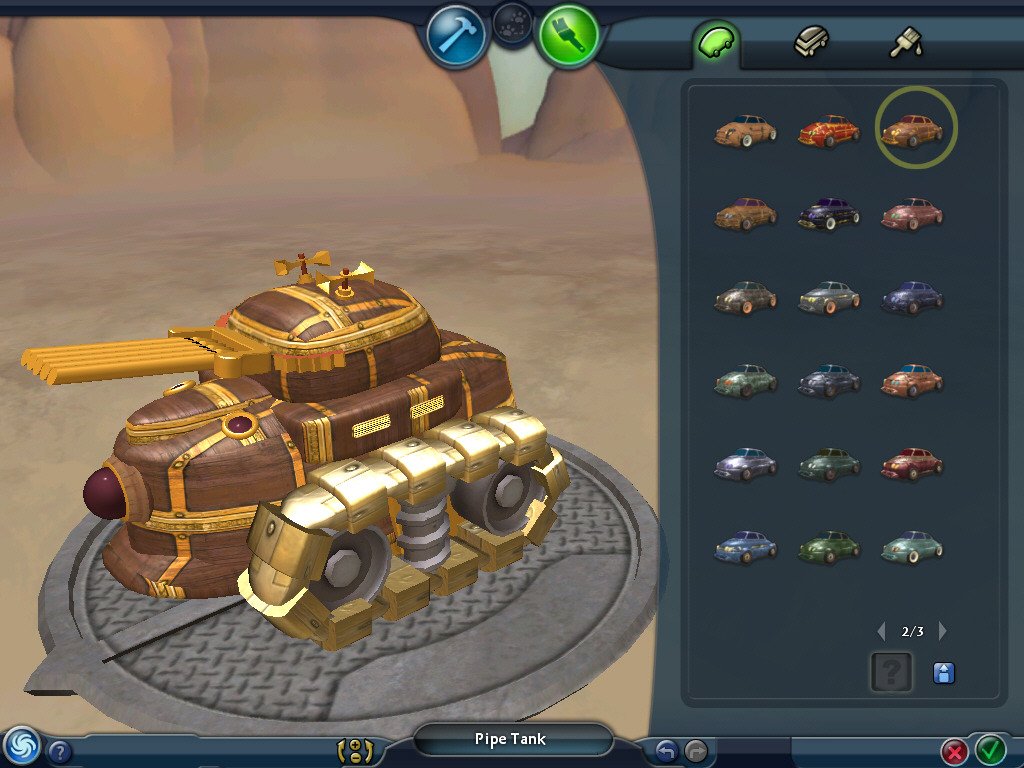
Task: Open the green car paint styles tab
Action: tap(717, 42)
